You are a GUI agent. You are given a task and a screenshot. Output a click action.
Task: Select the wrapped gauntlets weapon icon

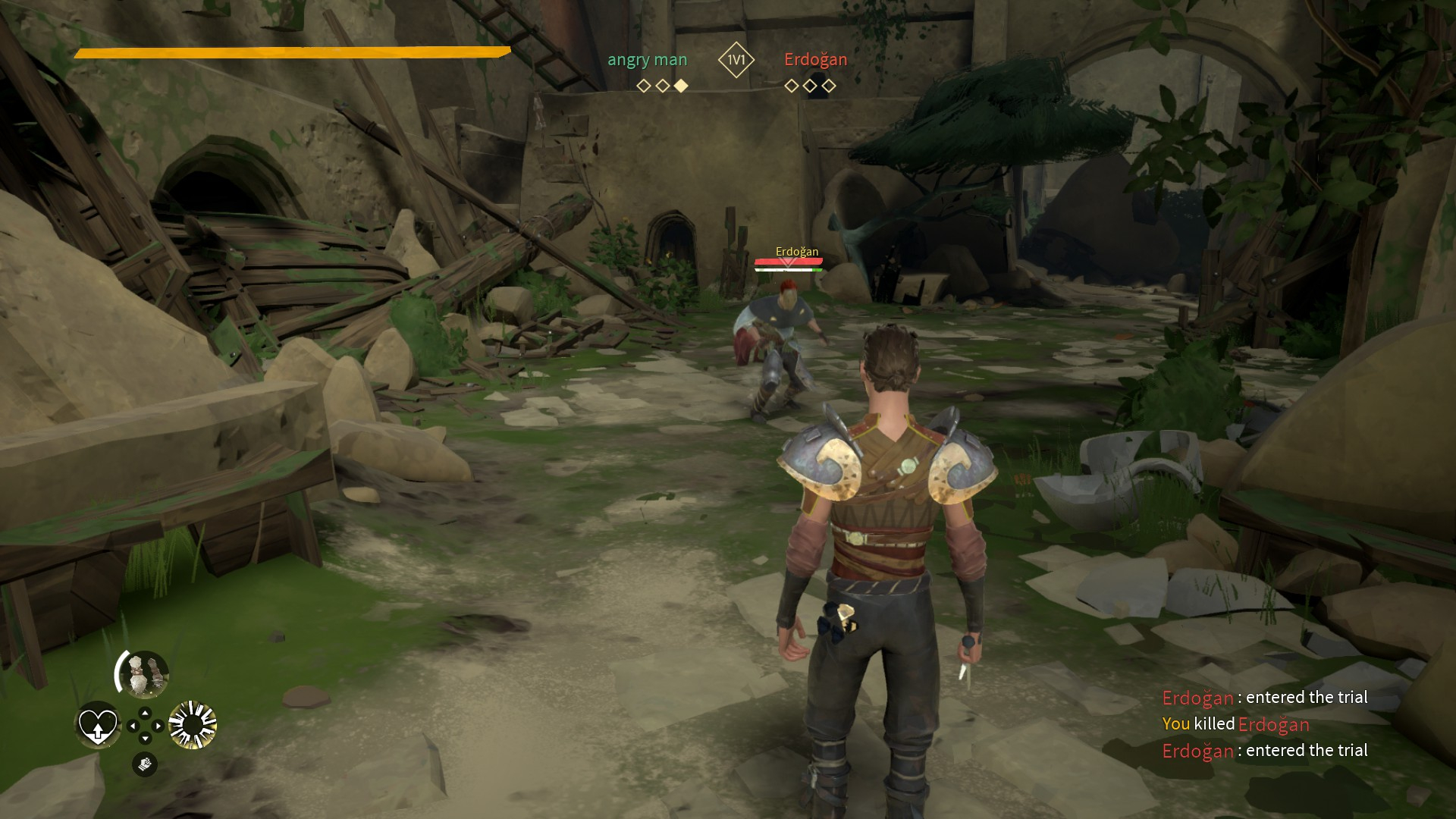[x=143, y=674]
